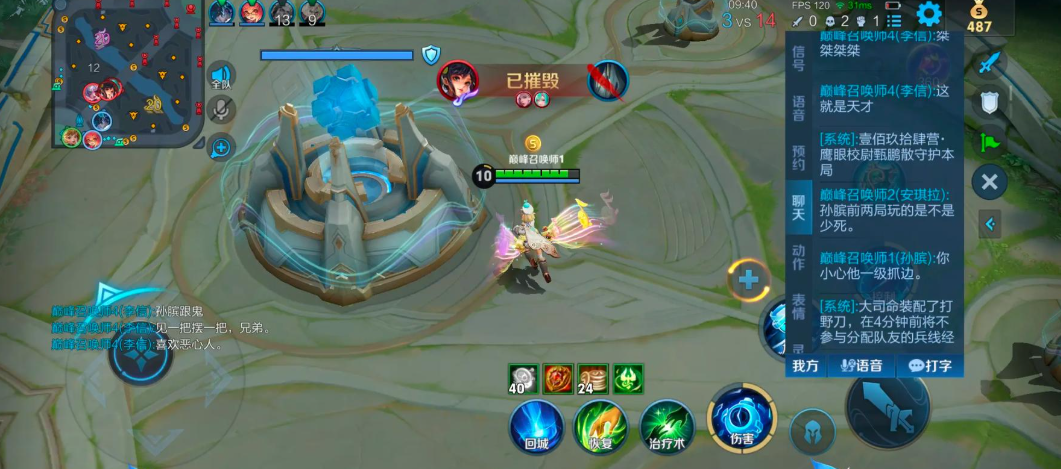This screenshot has width=1061, height=469.
Task: Toggle the 全队 team speaker button
Action: (x=220, y=76)
